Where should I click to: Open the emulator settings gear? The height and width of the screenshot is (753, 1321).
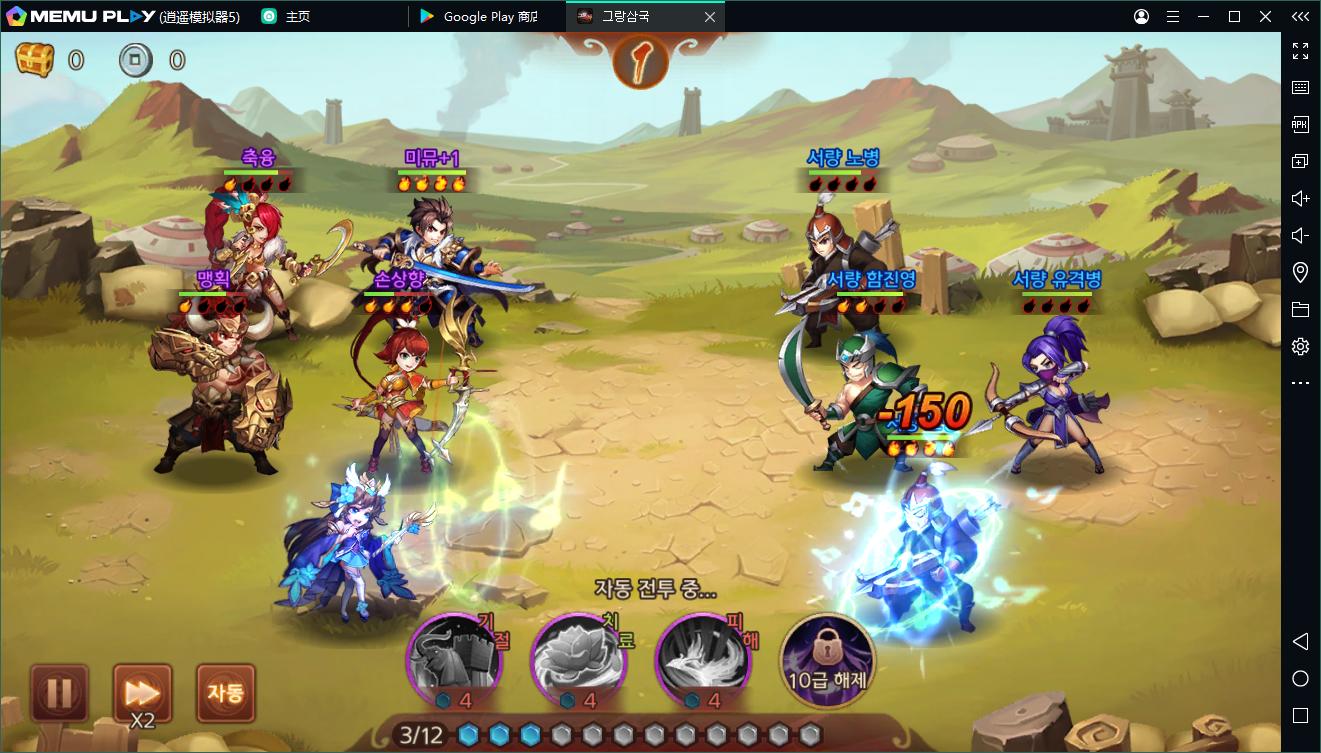[1300, 347]
